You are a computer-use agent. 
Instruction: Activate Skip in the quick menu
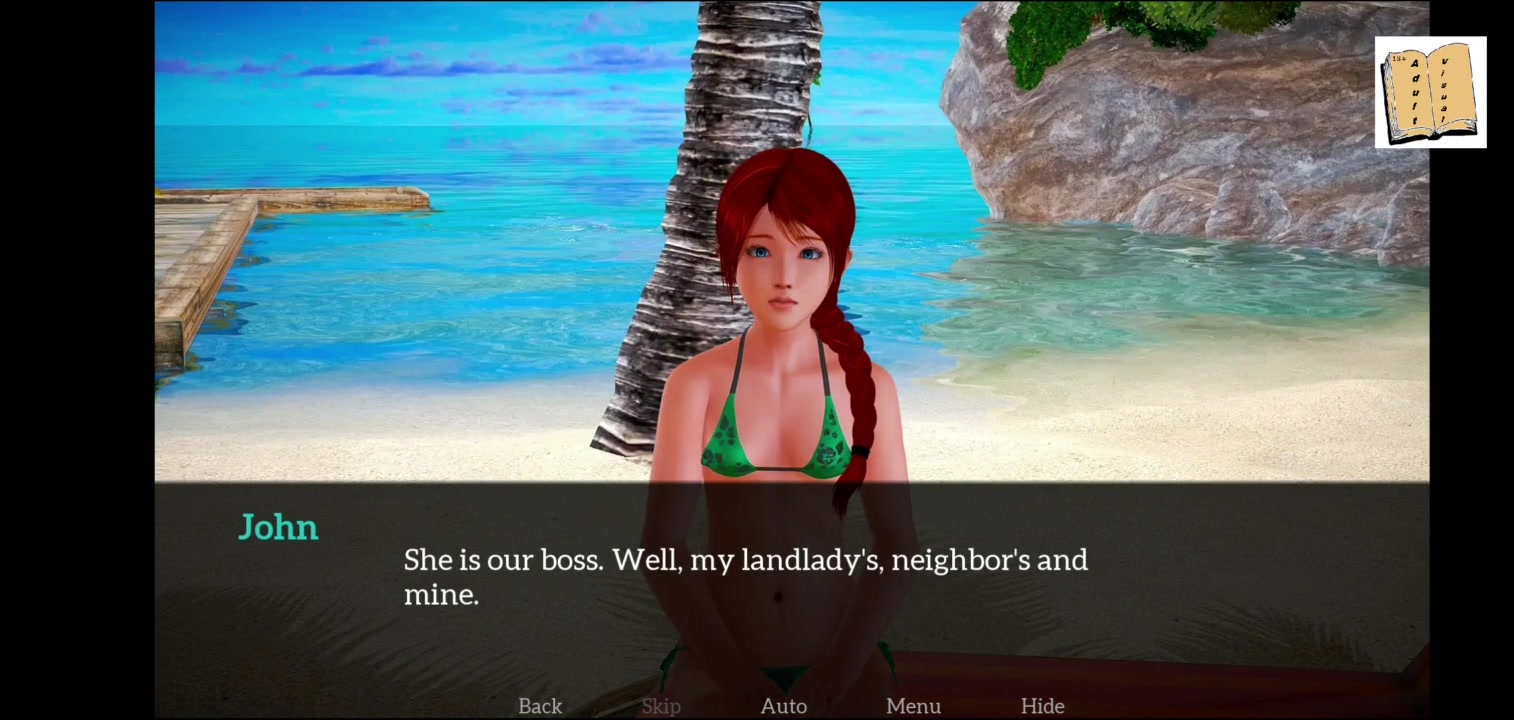click(661, 706)
